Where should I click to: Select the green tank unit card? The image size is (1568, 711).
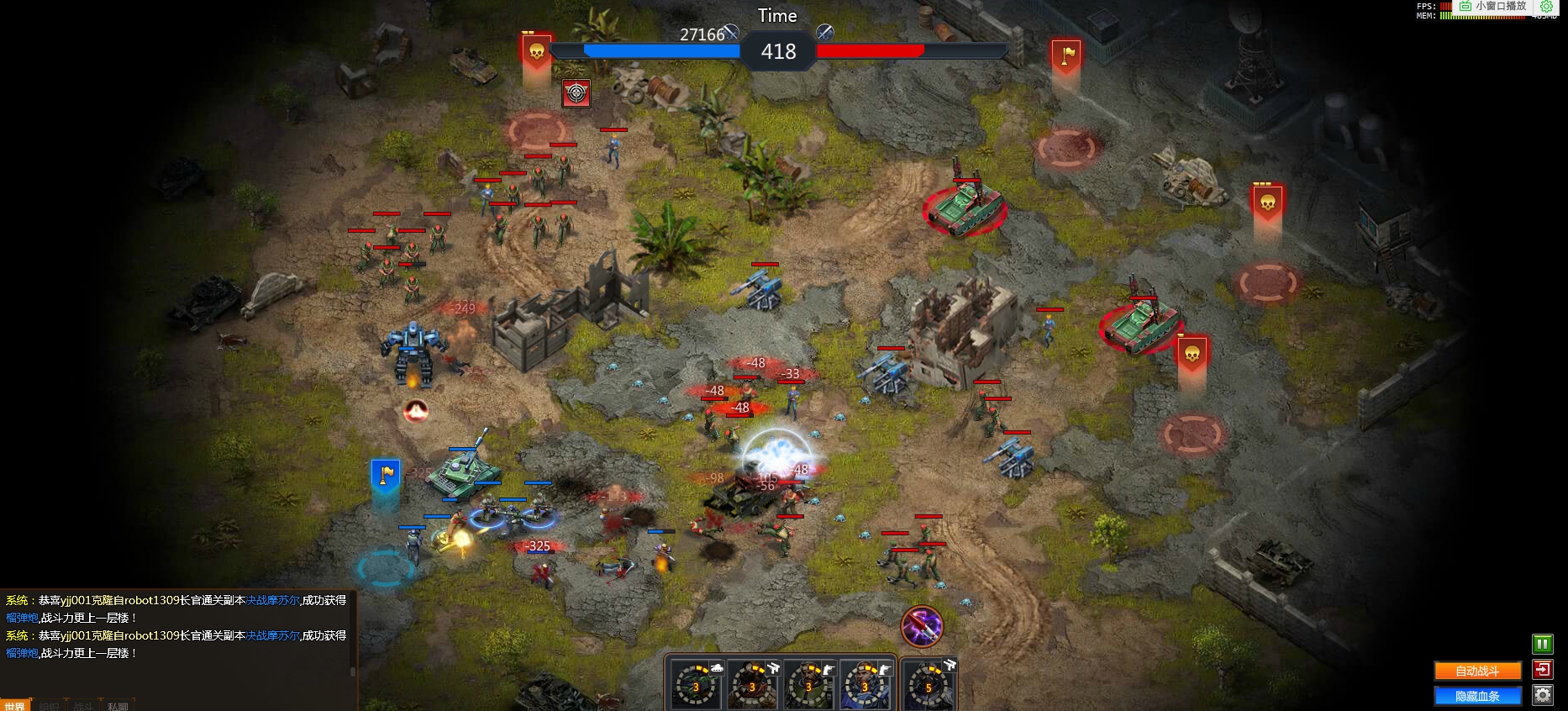pos(697,684)
